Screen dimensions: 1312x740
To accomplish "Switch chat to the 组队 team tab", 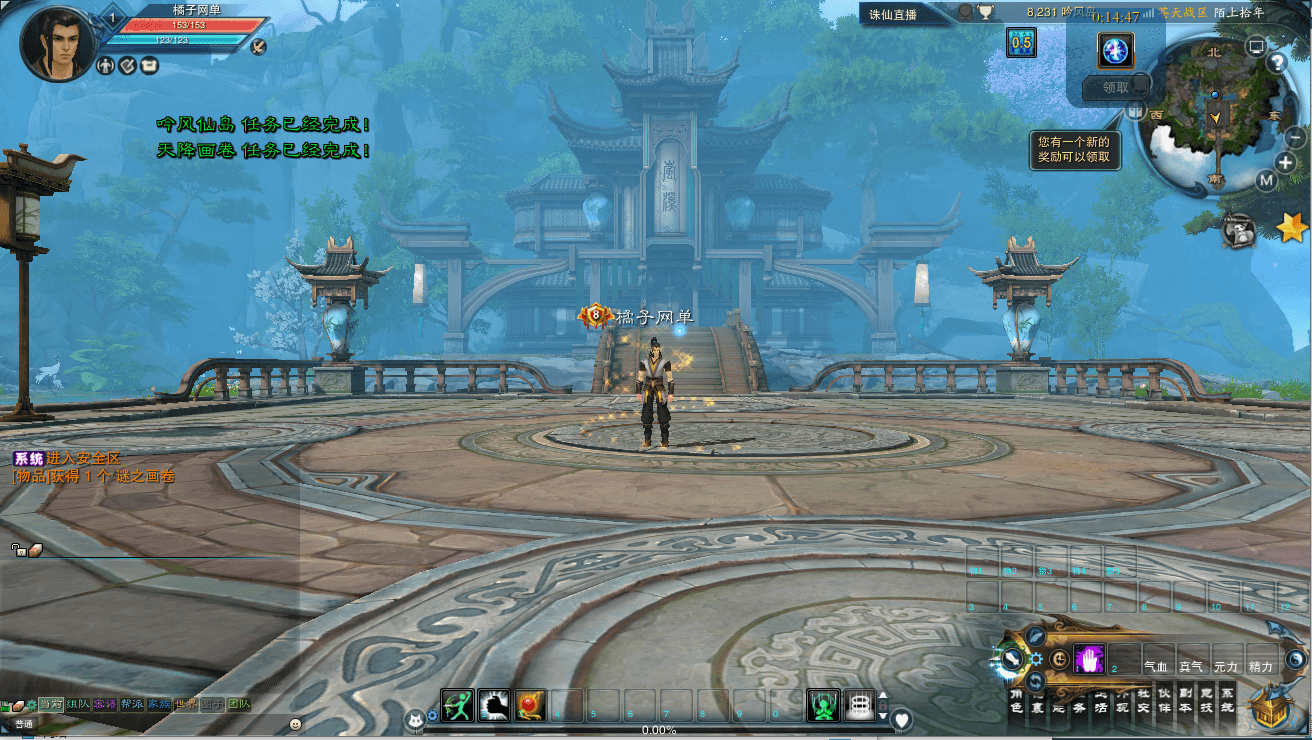I will [x=78, y=704].
